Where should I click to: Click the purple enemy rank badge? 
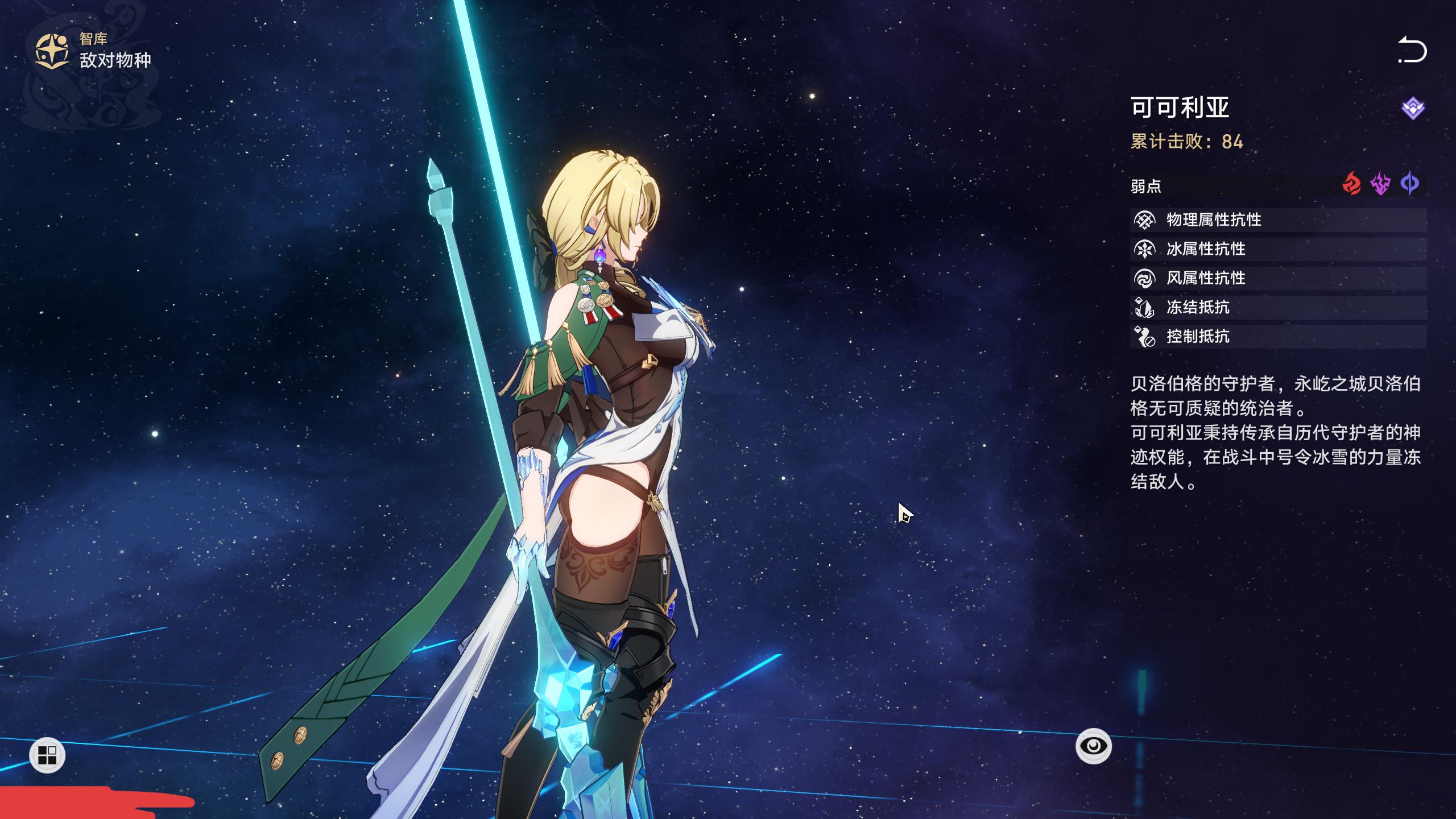1413,108
